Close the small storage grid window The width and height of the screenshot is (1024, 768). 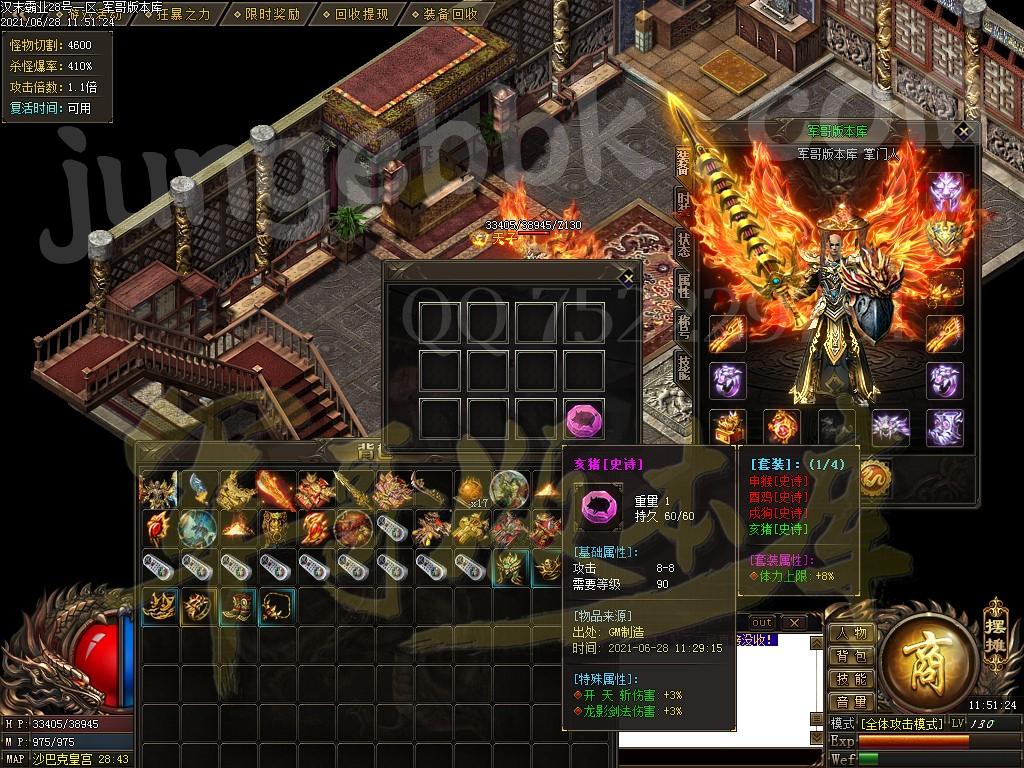(627, 276)
